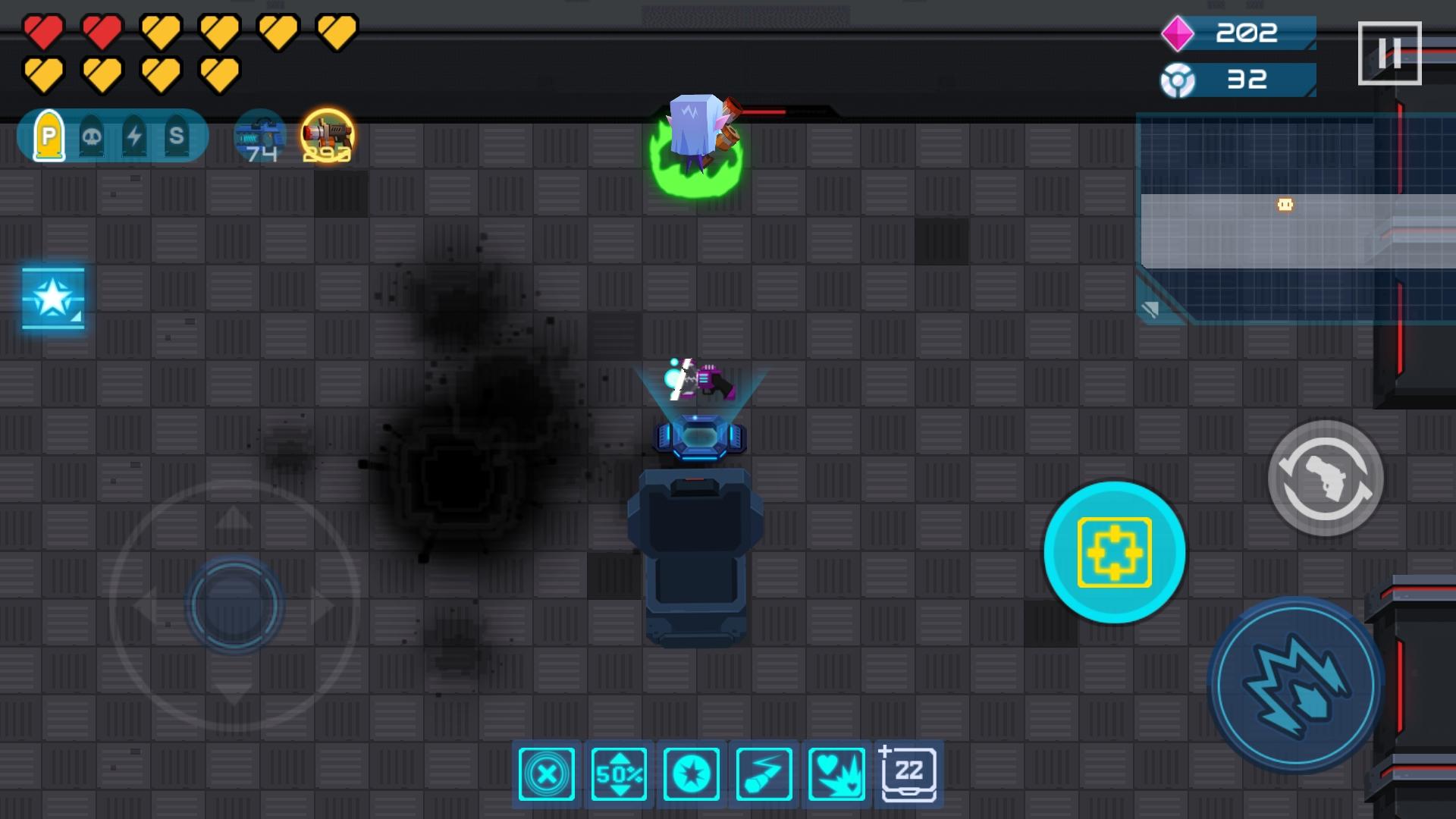The image size is (1456, 819).
Task: Tap the cancel X skill icon
Action: coord(546,773)
